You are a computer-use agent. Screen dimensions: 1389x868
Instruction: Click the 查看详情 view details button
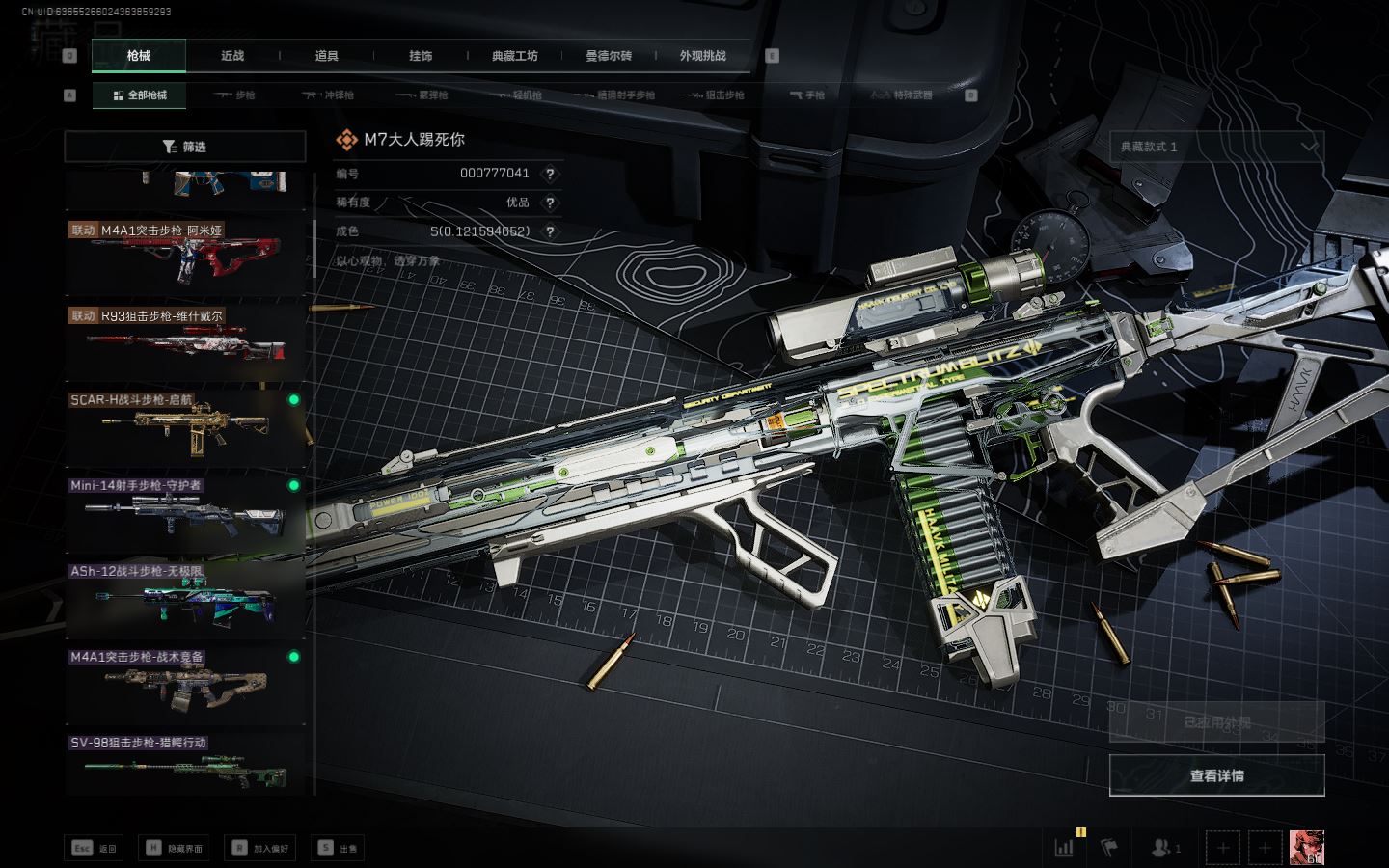tap(1216, 775)
